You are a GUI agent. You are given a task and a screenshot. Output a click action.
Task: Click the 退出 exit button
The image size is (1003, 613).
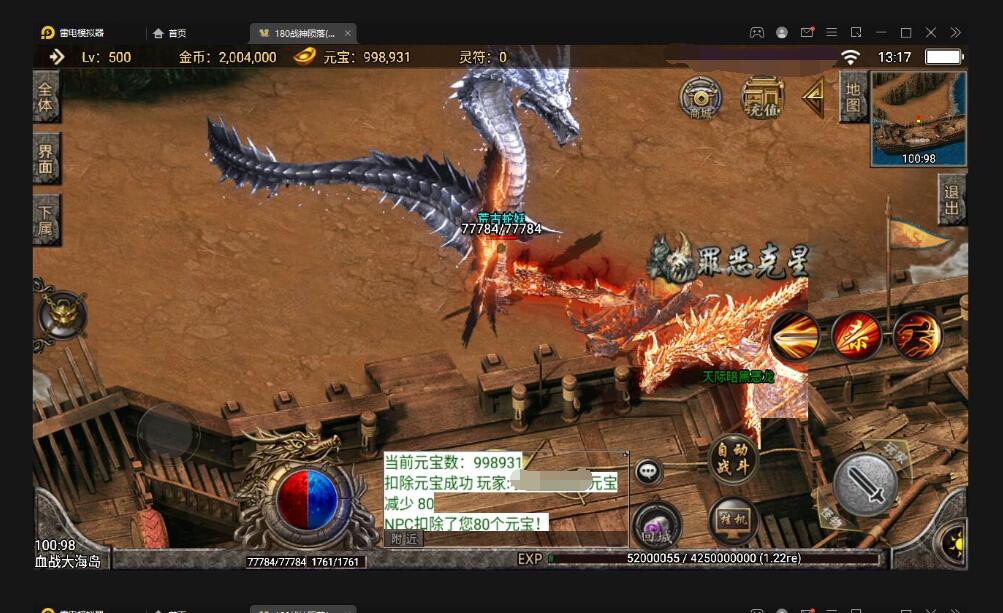[x=951, y=199]
